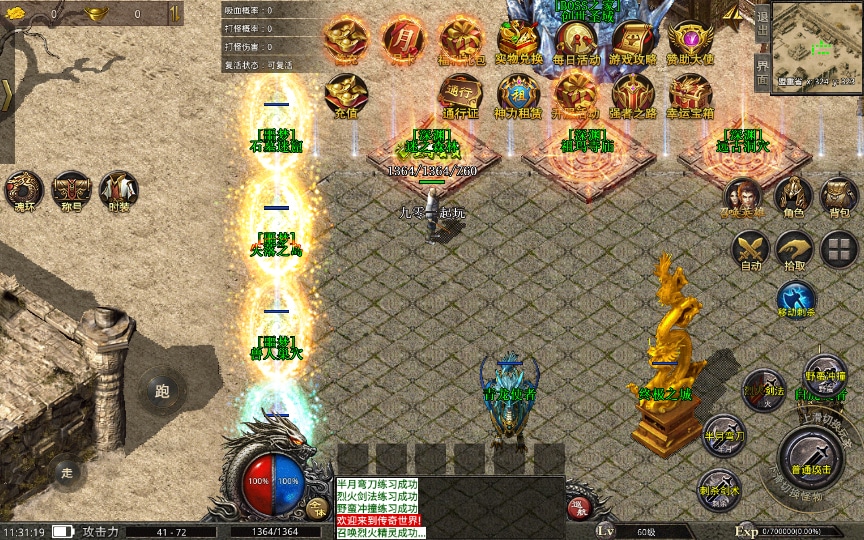This screenshot has width=864, height=540.
Task: Open the 月卡 monthly card icon
Action: [402, 37]
